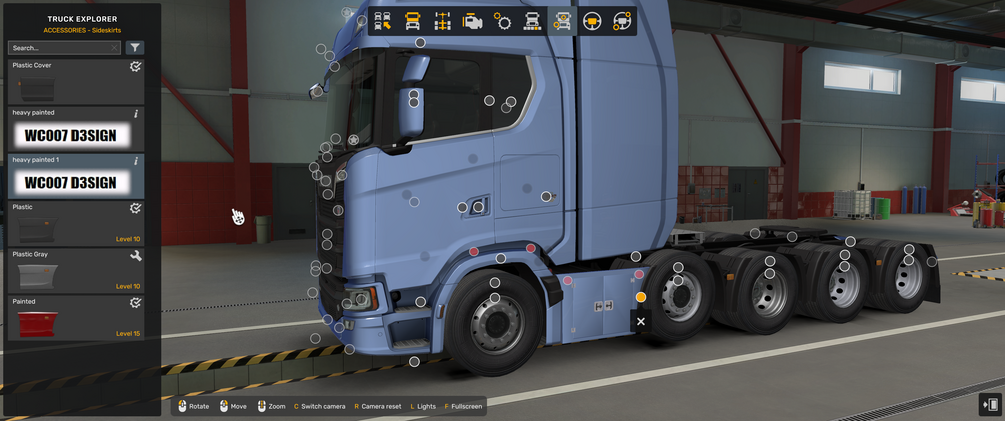Viewport: 1005px width, 421px height.
Task: Select the steering wheel interior category
Action: (x=593, y=21)
